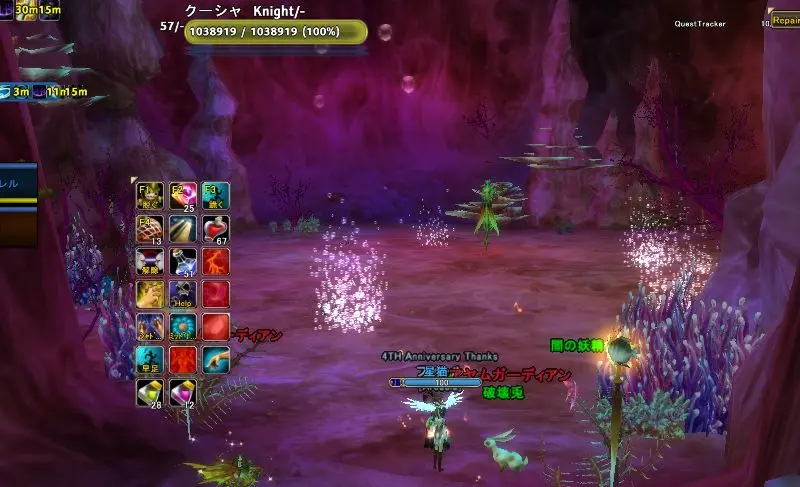Drink the blue mana potion flask
The width and height of the screenshot is (800, 487).
[x=183, y=261]
